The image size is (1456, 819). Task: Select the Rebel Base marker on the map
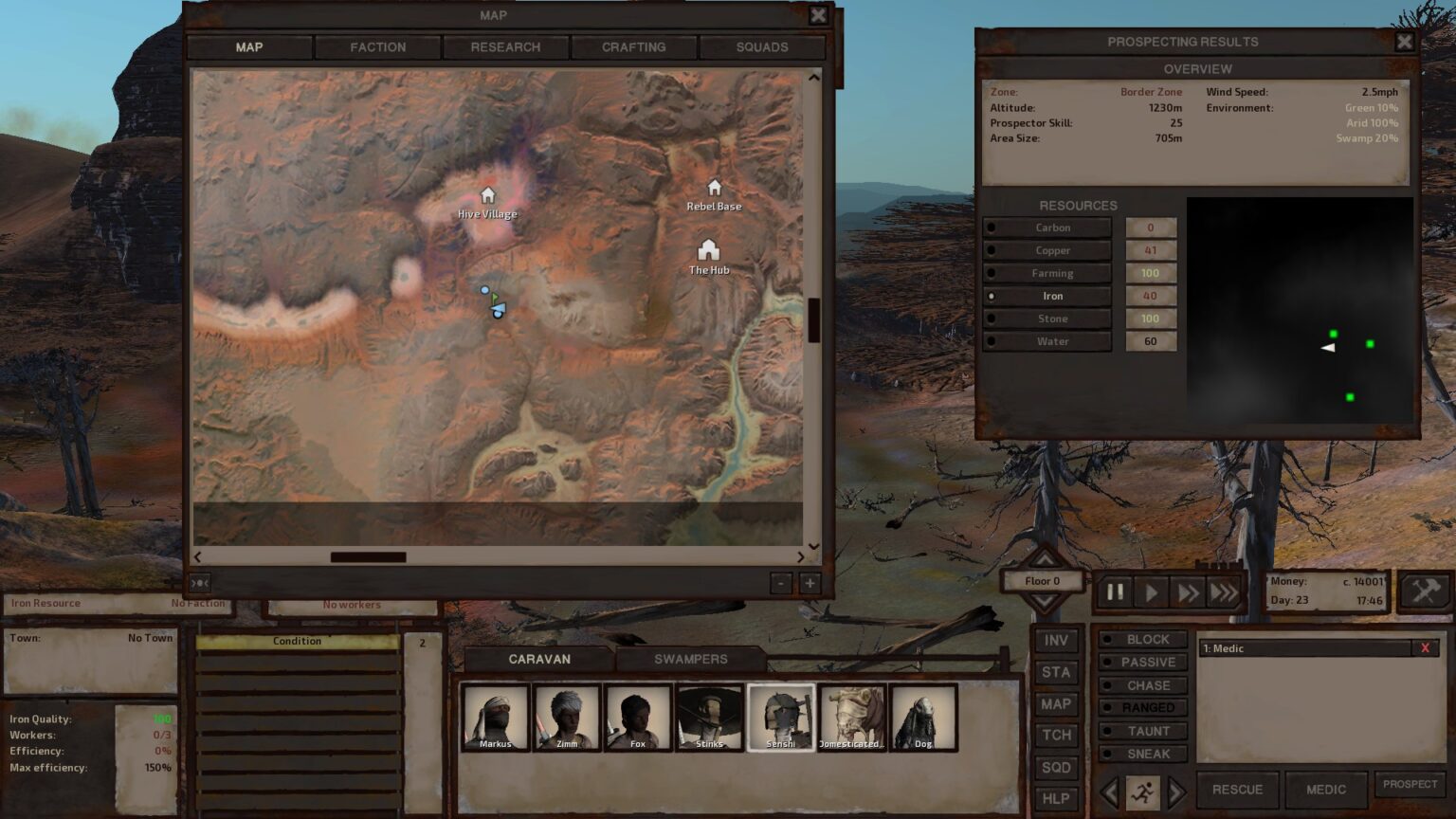(x=715, y=190)
